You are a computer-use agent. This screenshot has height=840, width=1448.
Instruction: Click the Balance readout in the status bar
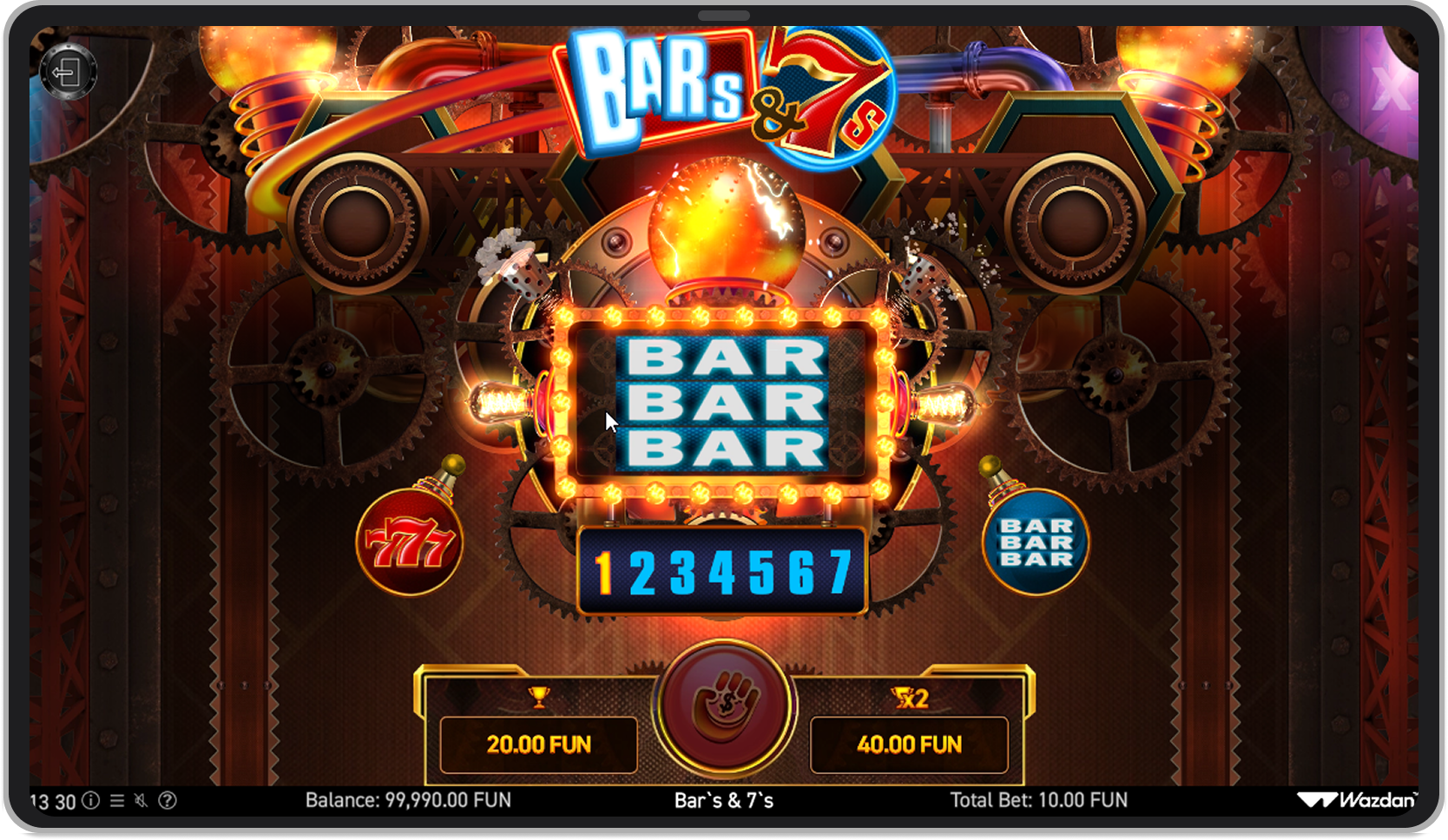click(407, 801)
